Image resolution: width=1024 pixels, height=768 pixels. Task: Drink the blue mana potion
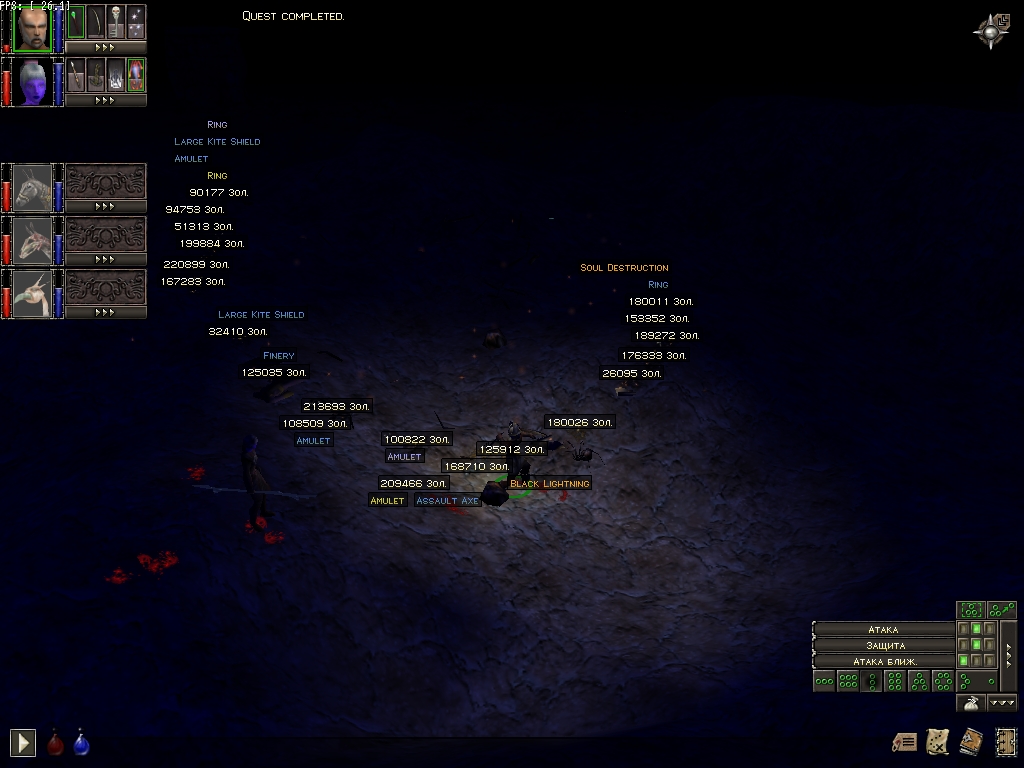81,743
